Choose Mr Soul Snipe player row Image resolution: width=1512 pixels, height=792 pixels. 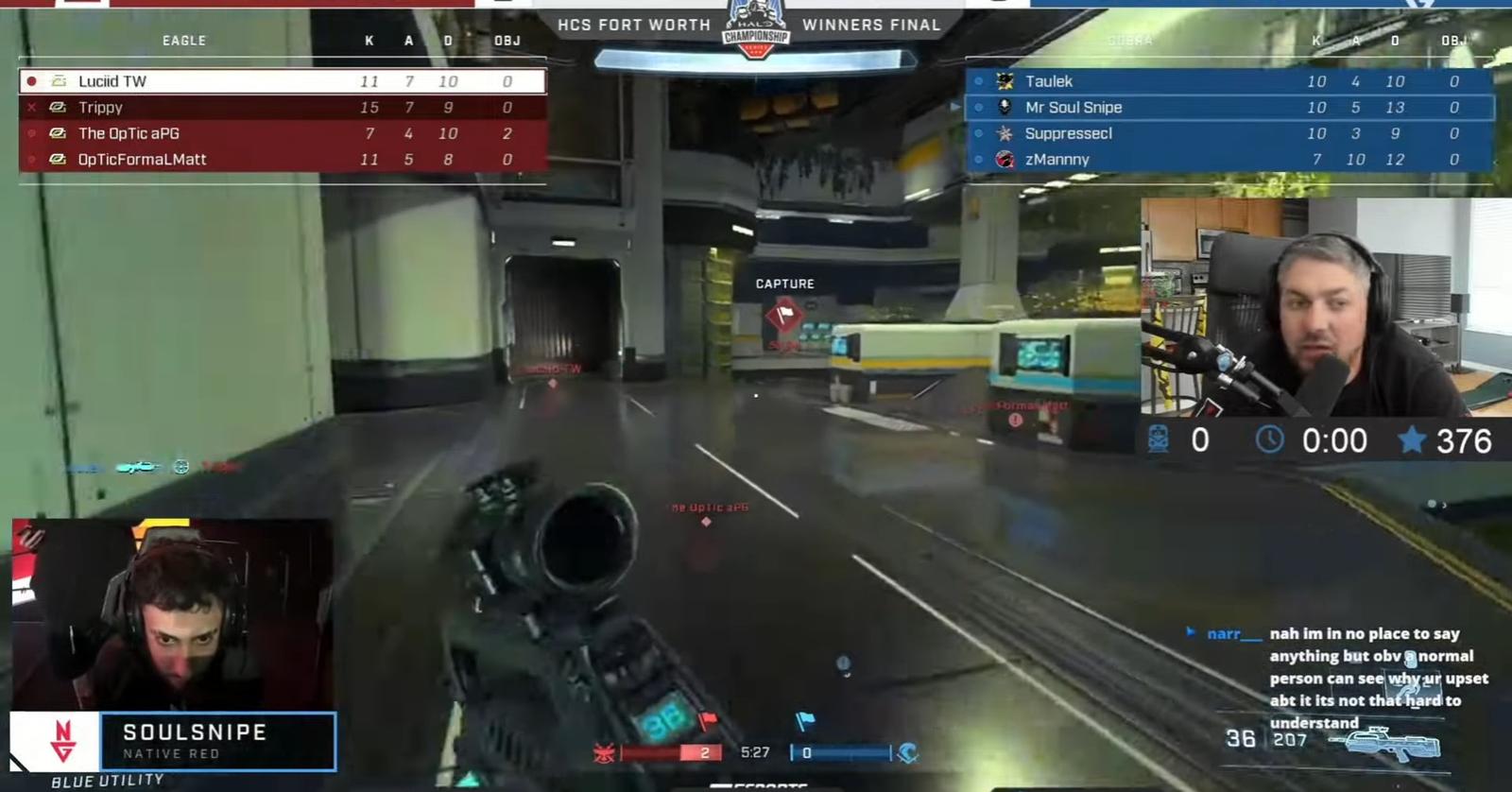pos(1228,108)
